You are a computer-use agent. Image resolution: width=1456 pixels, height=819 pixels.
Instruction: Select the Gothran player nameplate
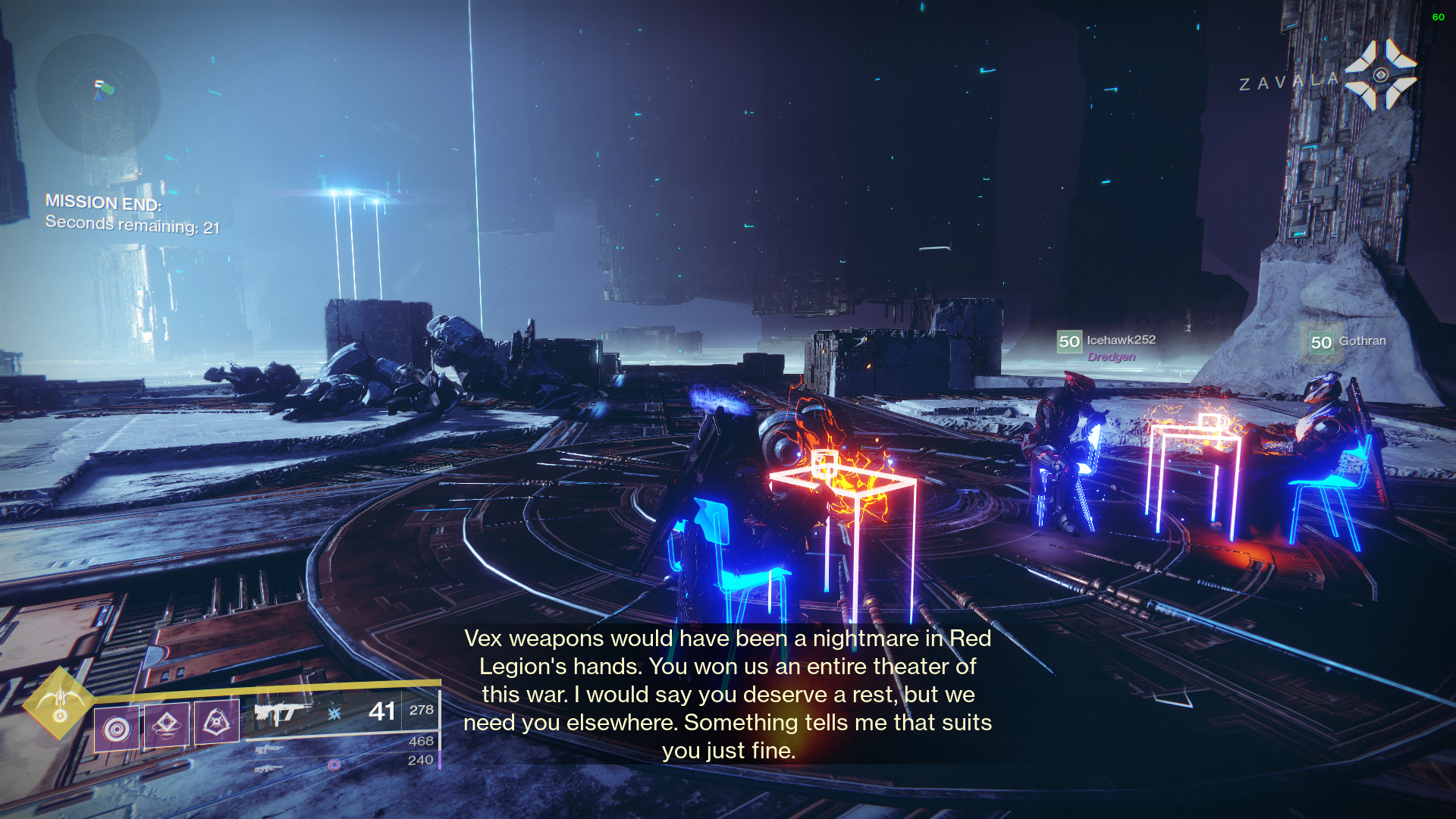[x=1349, y=342]
